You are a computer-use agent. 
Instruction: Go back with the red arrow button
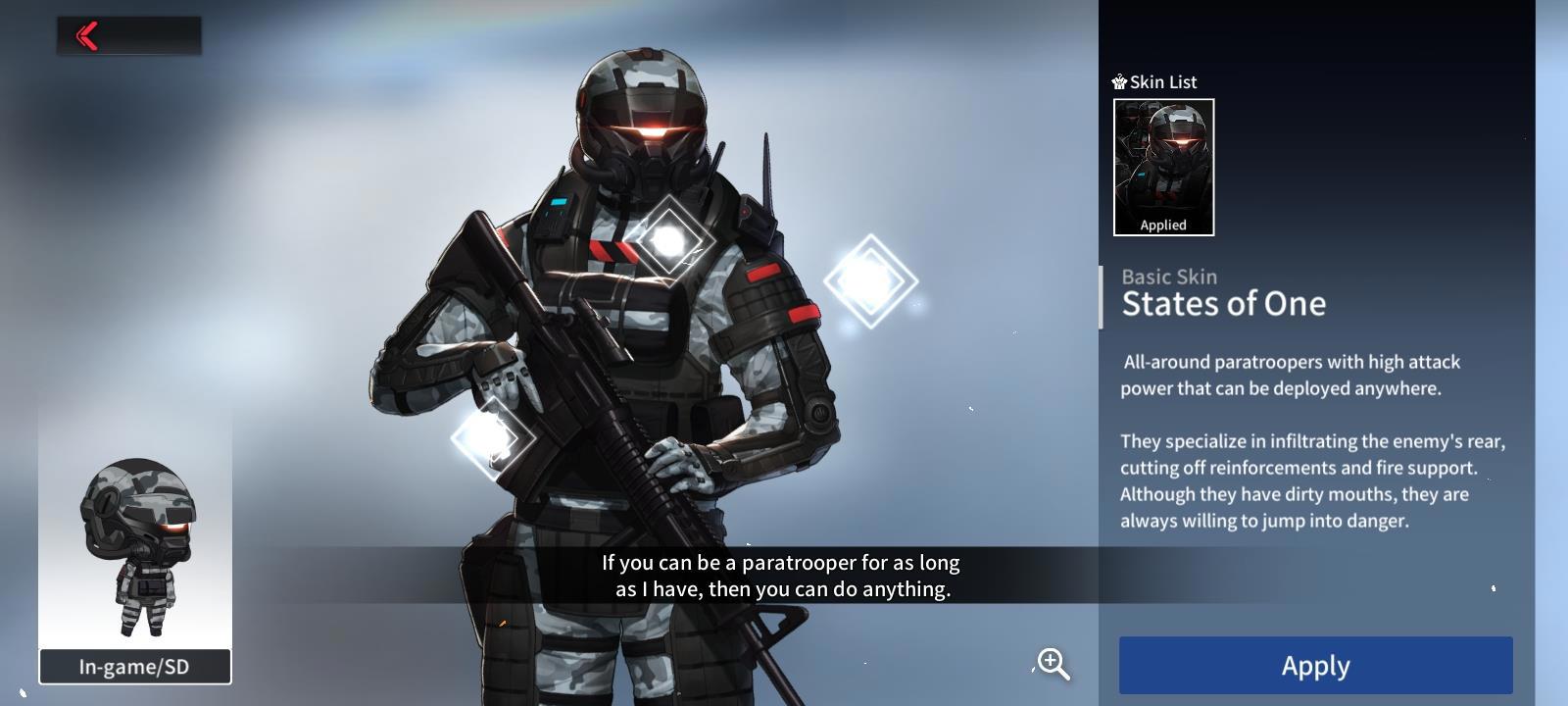pyautogui.click(x=88, y=36)
